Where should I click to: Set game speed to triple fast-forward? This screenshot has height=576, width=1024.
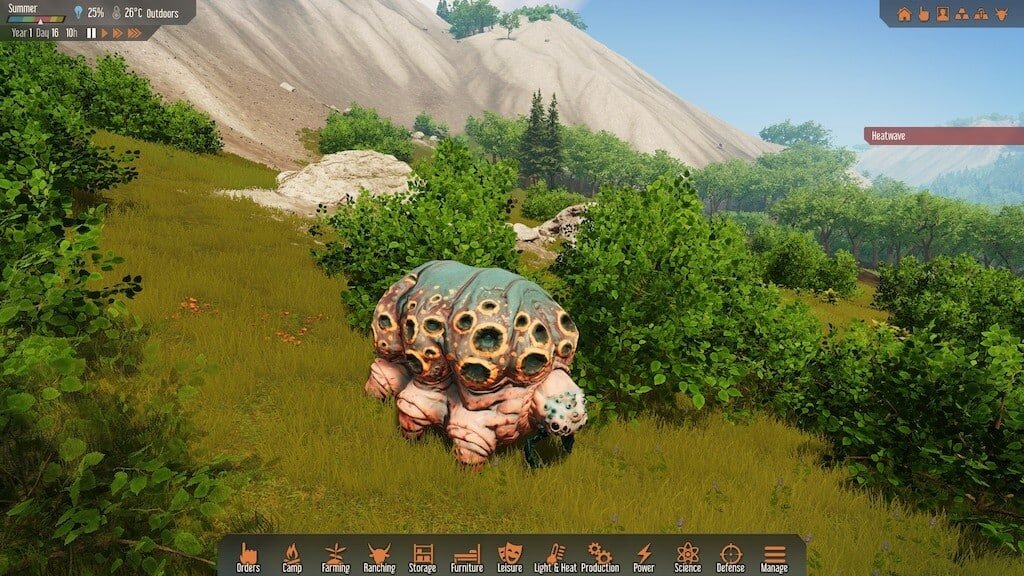click(136, 33)
